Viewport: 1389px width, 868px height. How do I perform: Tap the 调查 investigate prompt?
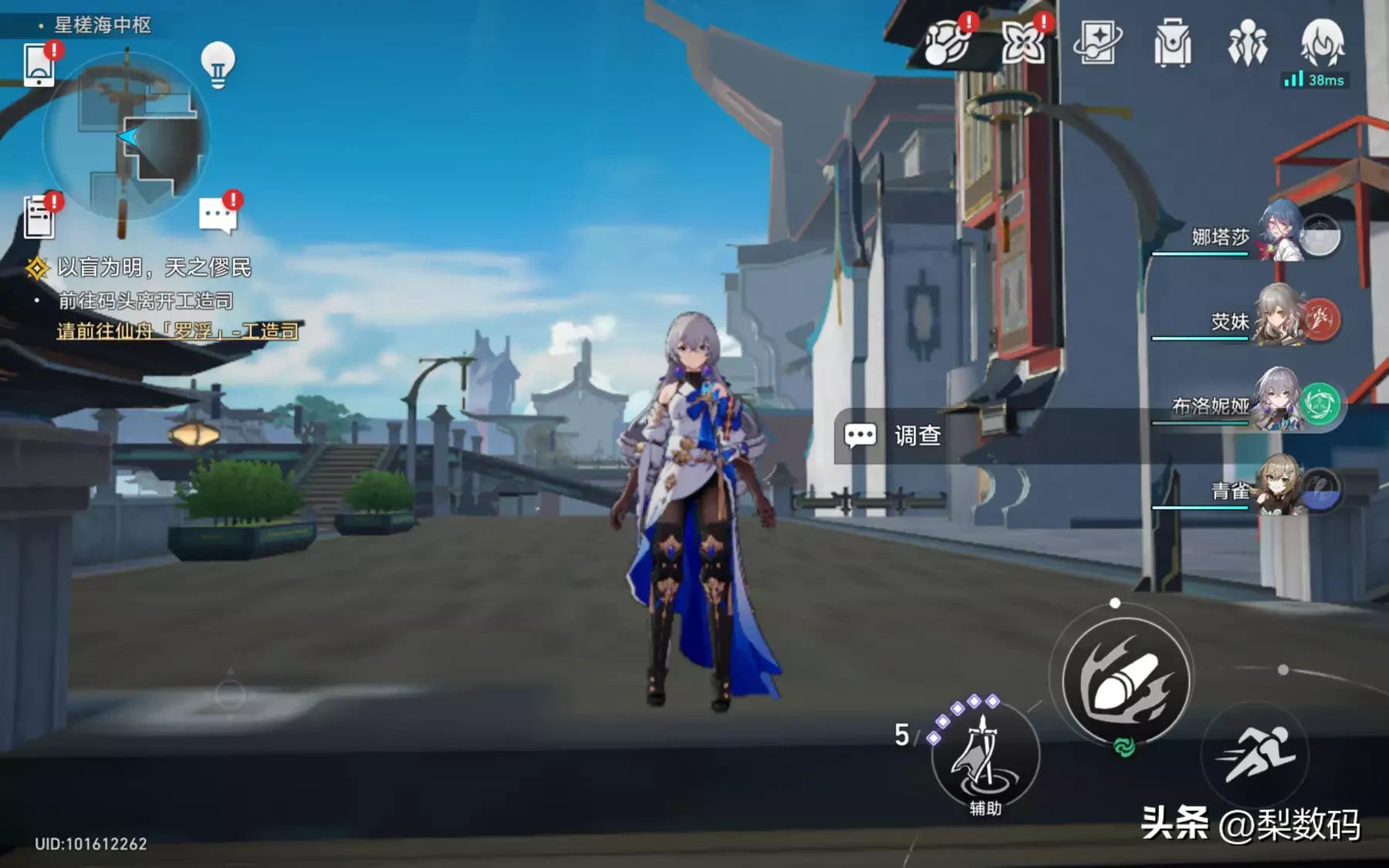pos(895,435)
